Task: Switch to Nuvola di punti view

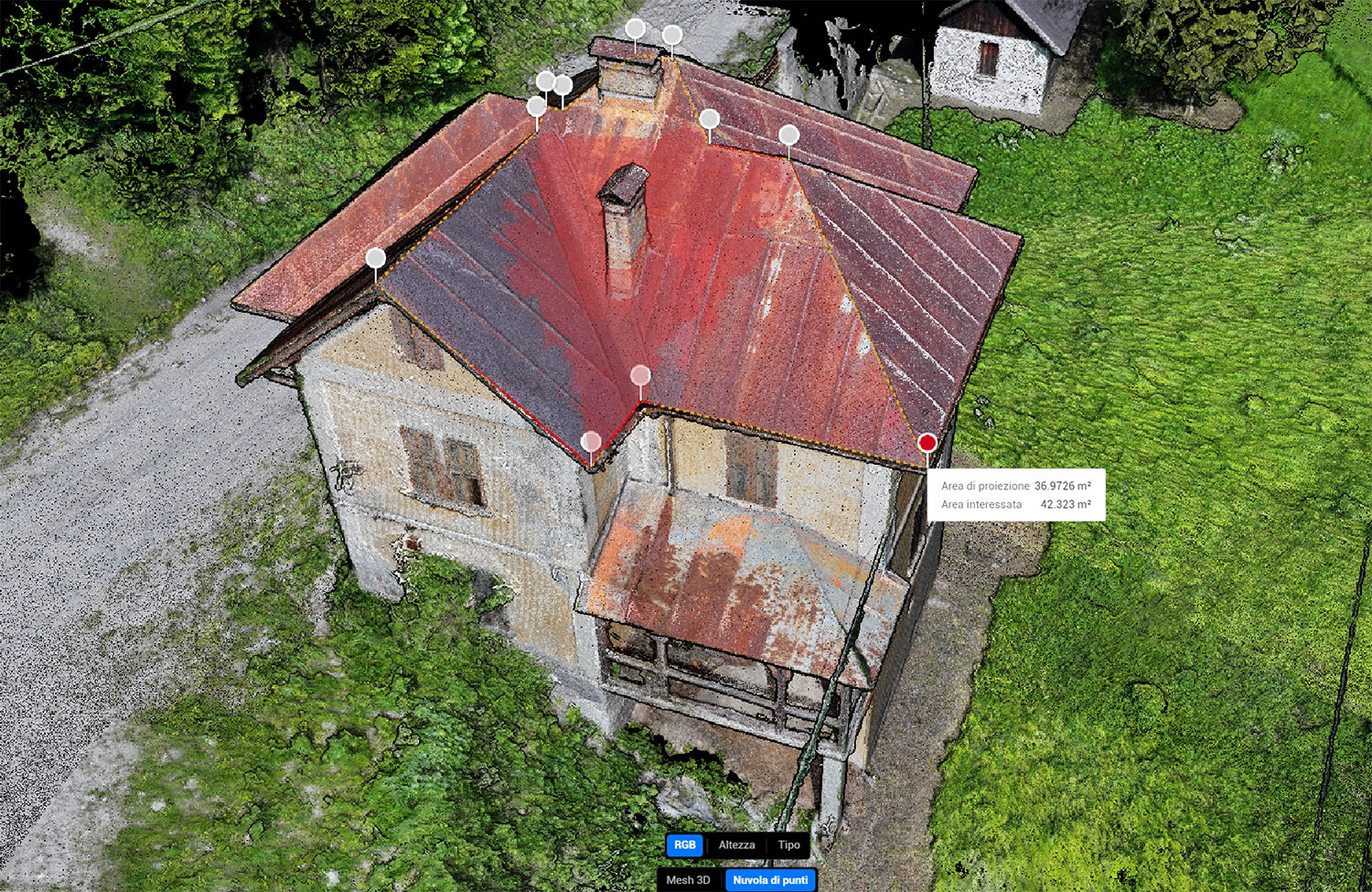Action: click(769, 879)
